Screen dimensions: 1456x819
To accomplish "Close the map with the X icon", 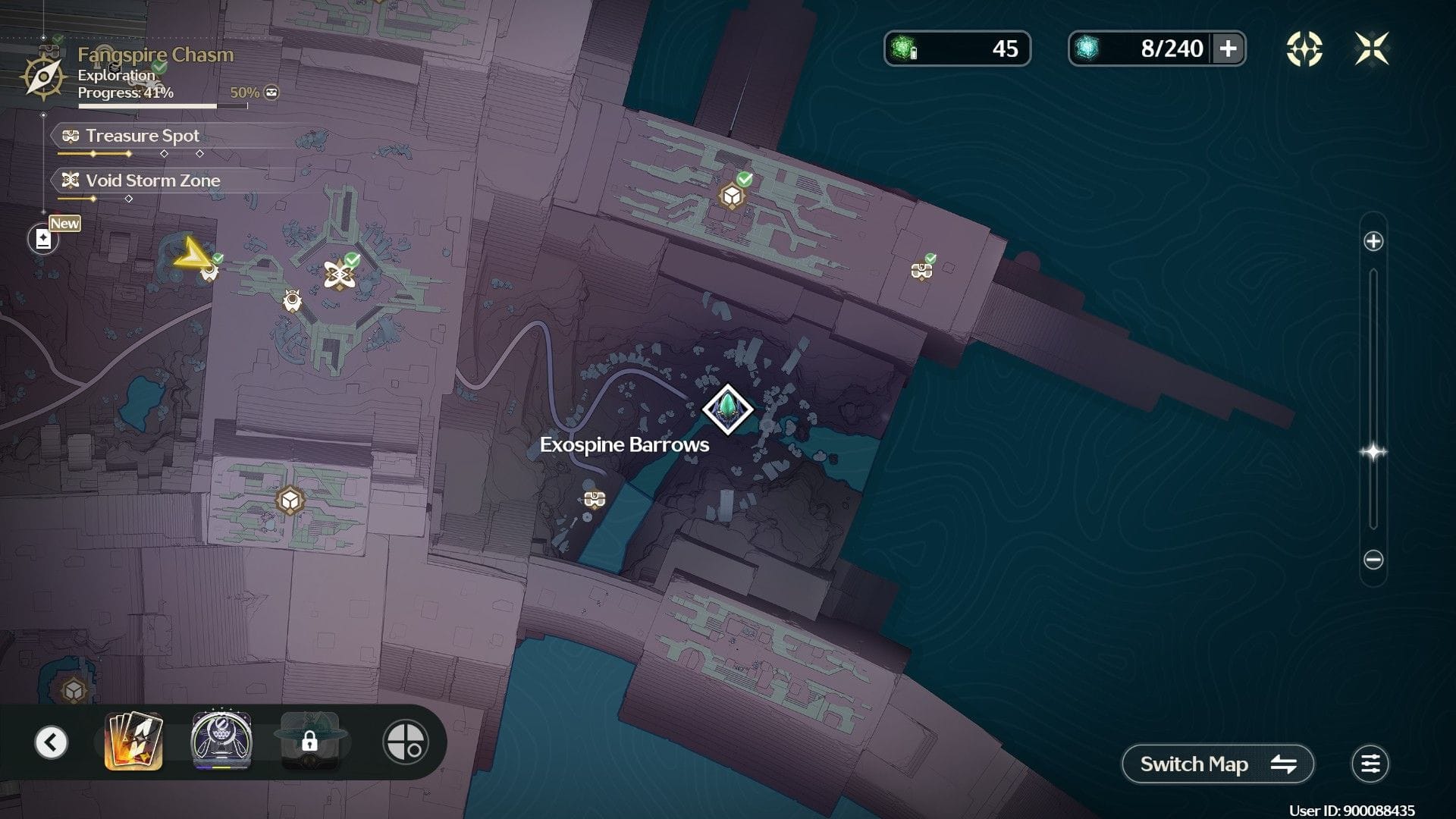I will 1372,49.
